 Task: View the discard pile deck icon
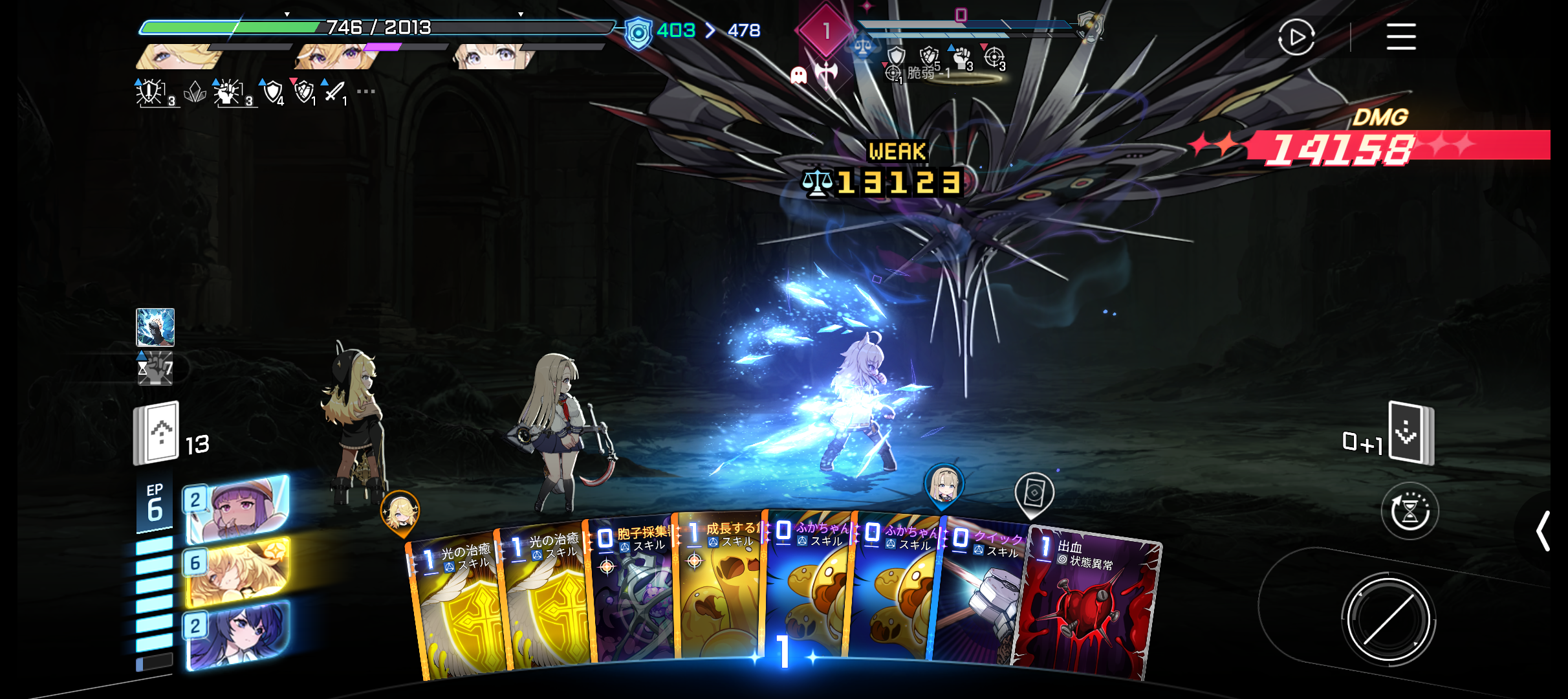tap(1411, 434)
